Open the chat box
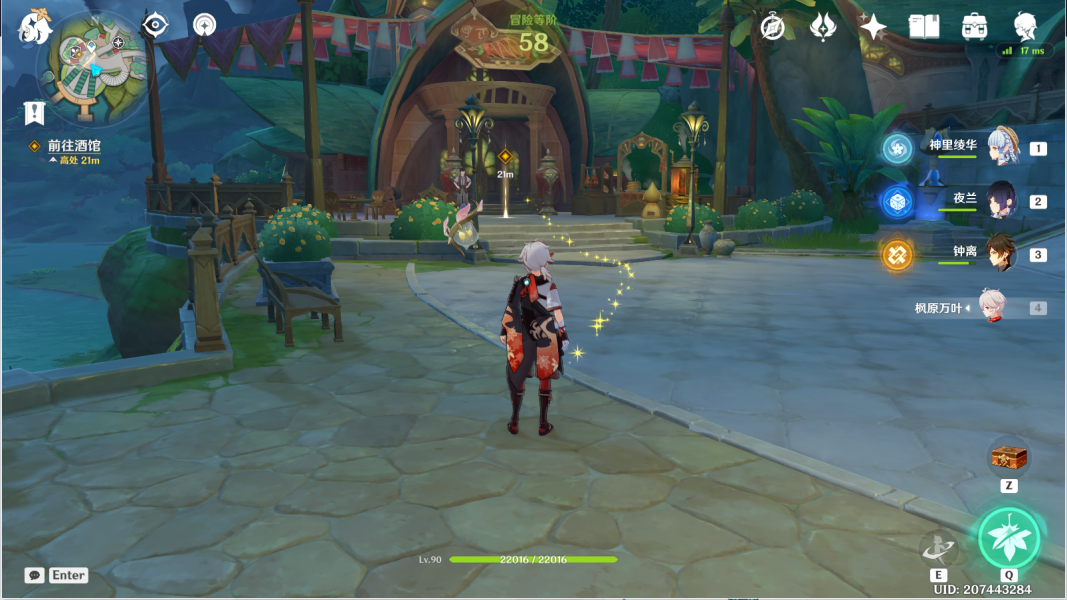Screen dimensions: 1067x600 click(x=36, y=575)
